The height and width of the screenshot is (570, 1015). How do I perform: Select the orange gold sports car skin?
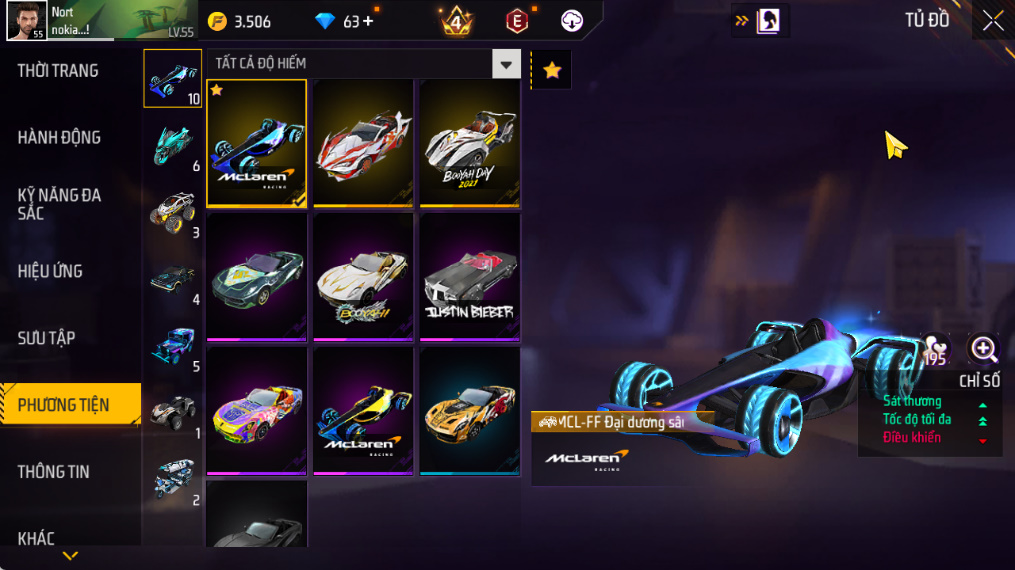469,410
